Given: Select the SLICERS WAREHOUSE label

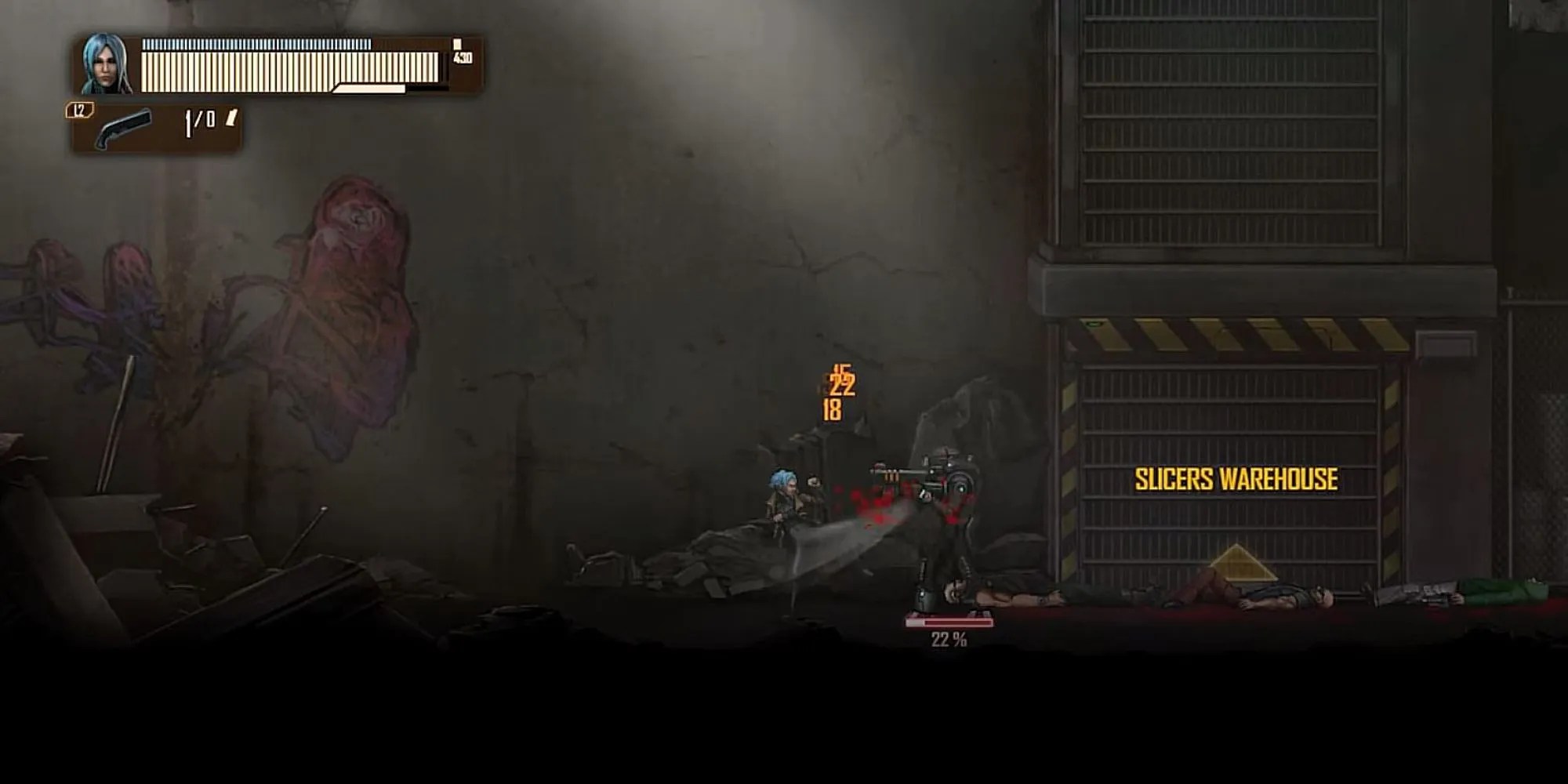Looking at the screenshot, I should pyautogui.click(x=1235, y=477).
